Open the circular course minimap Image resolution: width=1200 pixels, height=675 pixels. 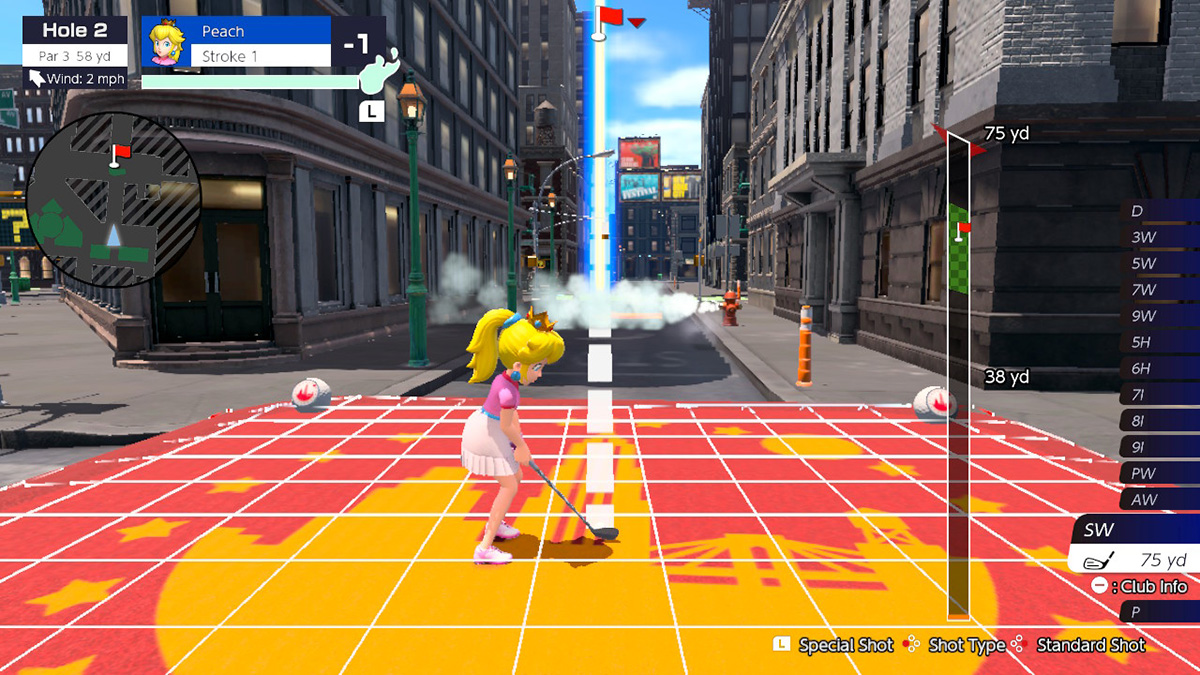tap(113, 199)
